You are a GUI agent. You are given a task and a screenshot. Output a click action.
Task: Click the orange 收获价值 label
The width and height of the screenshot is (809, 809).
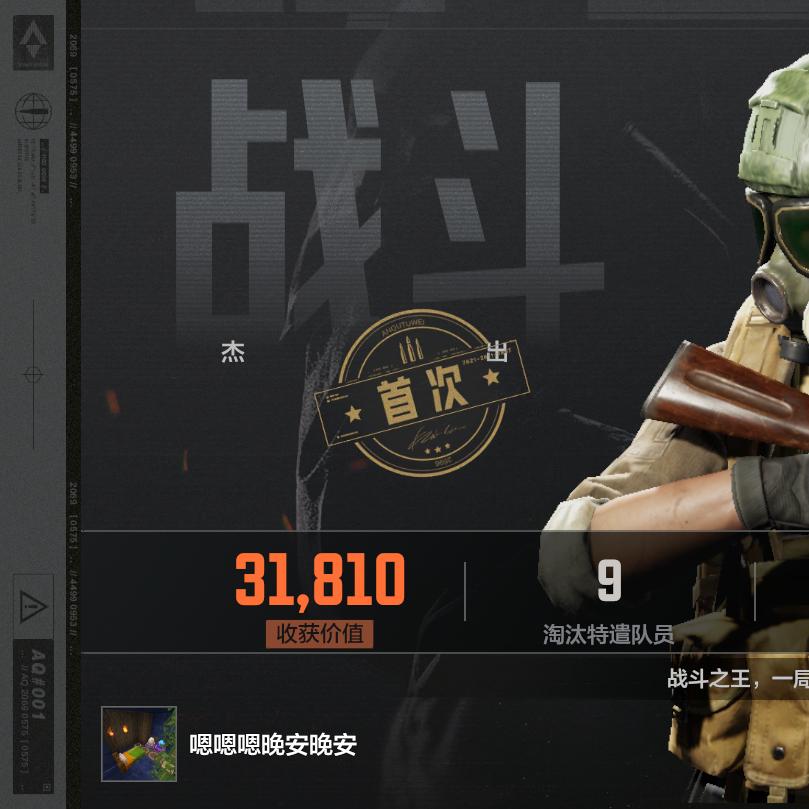click(x=319, y=634)
